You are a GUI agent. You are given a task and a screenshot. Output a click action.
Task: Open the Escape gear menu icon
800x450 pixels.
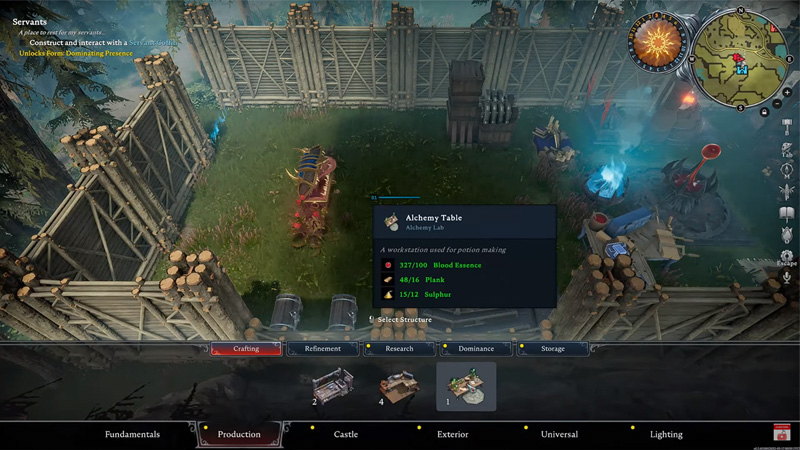tap(787, 255)
